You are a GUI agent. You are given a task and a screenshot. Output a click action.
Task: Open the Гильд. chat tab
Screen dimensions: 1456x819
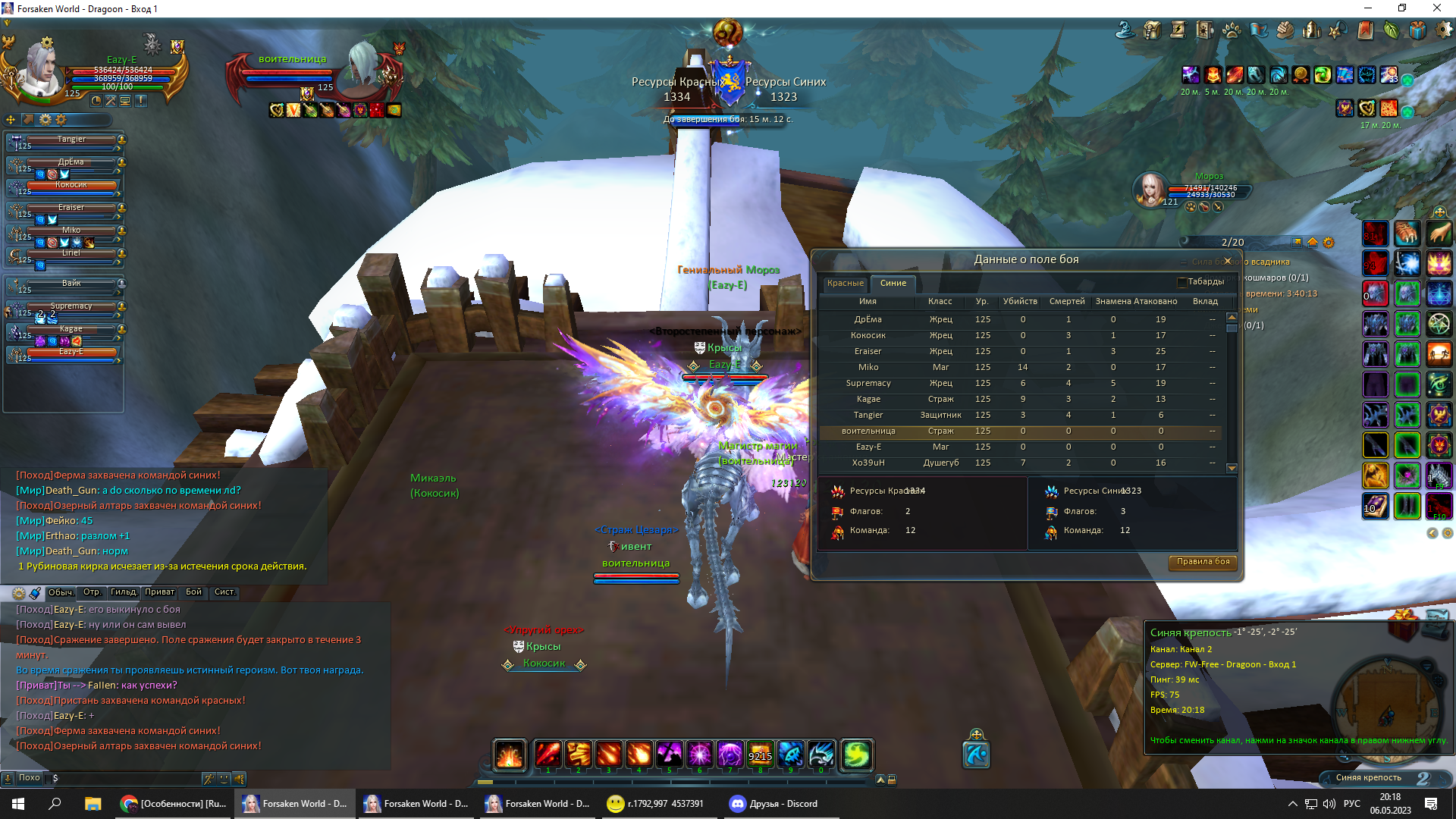pyautogui.click(x=124, y=592)
